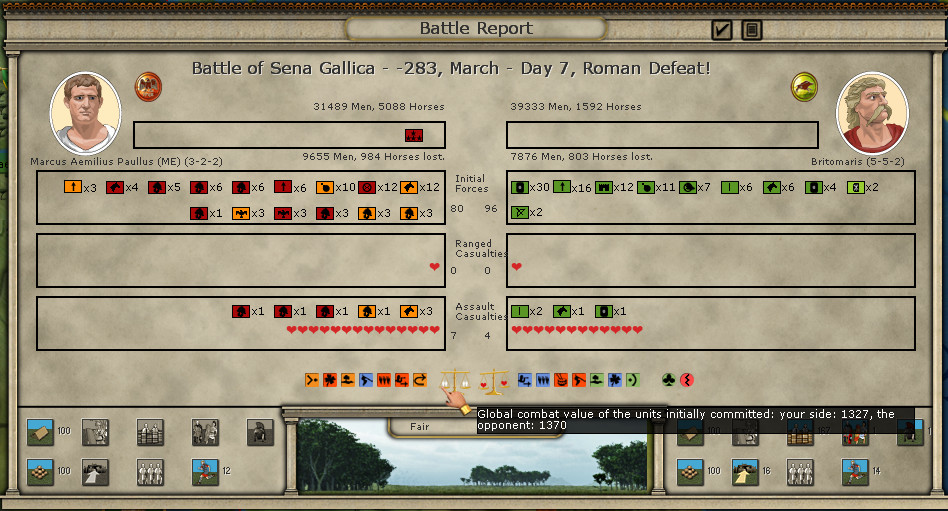Click the red round broken-line icon

[686, 380]
